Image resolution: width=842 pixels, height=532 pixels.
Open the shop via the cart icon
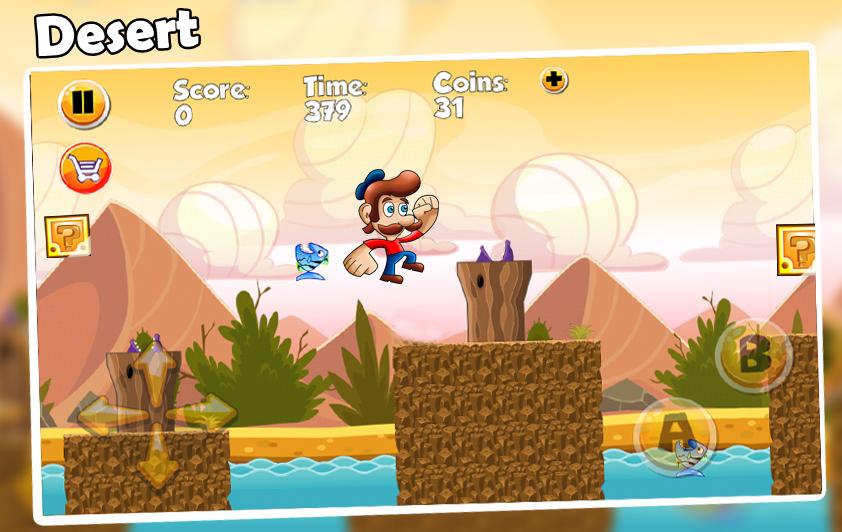click(85, 168)
